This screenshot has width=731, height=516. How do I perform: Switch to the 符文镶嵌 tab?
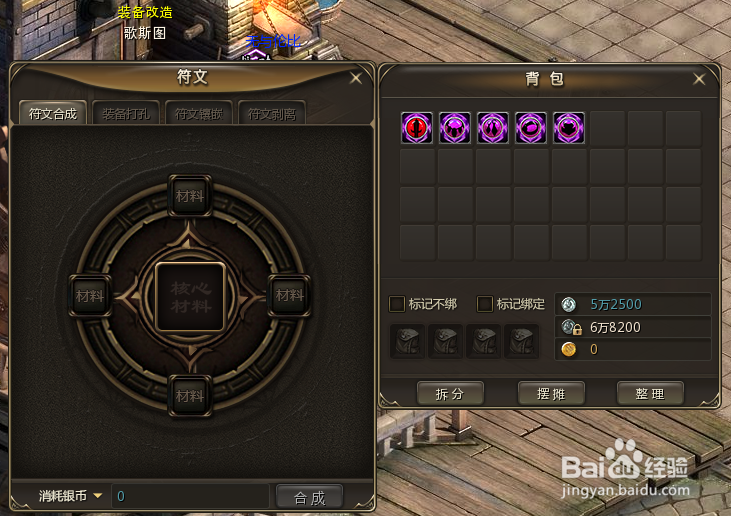[x=197, y=114]
